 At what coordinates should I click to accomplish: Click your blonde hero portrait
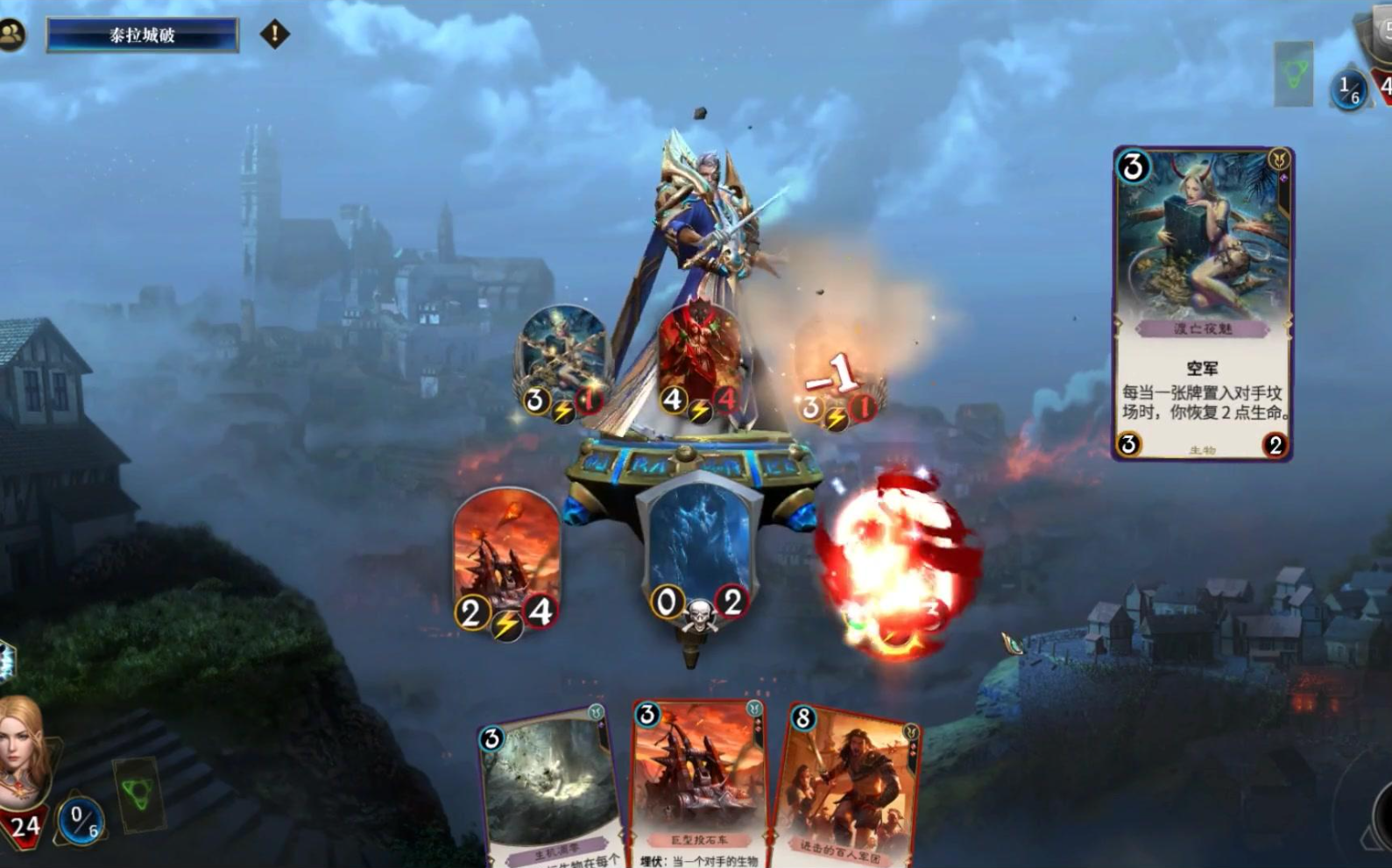tap(21, 752)
